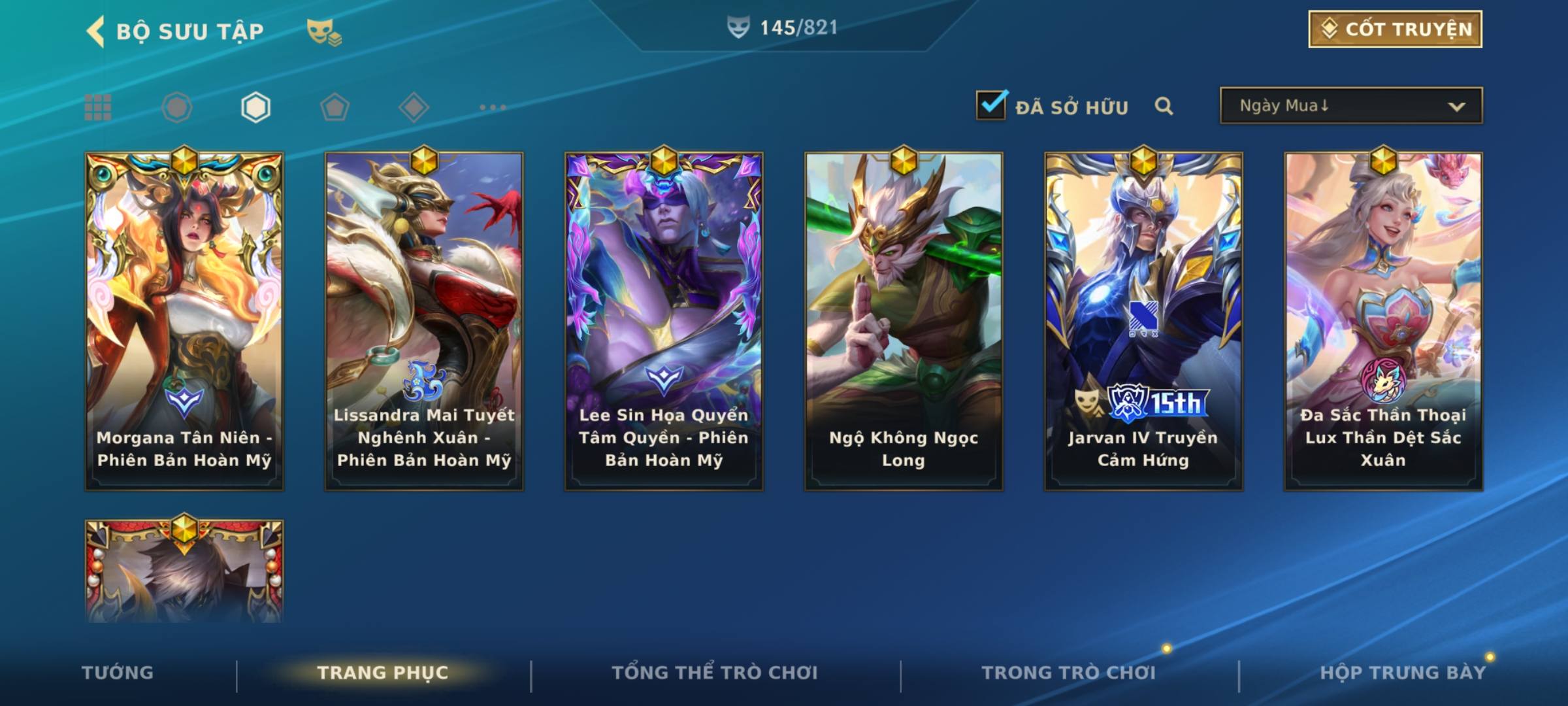Show more filters via three dots
Screen dimensions: 1568x706
point(493,107)
